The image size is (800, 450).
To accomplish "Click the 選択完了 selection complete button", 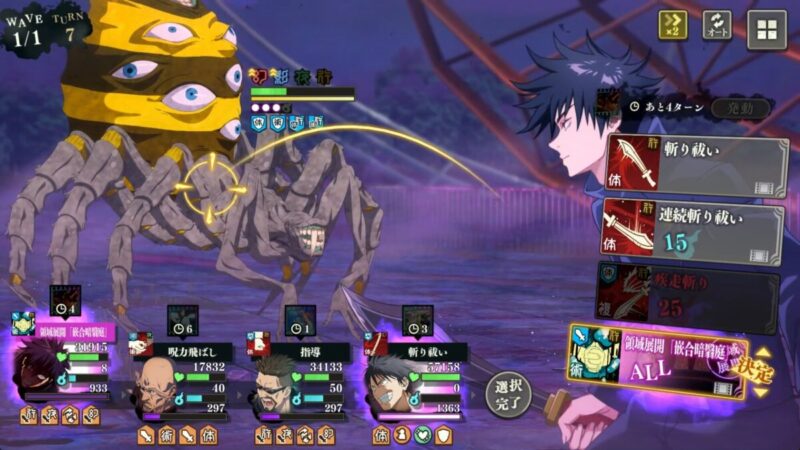I will (x=509, y=393).
